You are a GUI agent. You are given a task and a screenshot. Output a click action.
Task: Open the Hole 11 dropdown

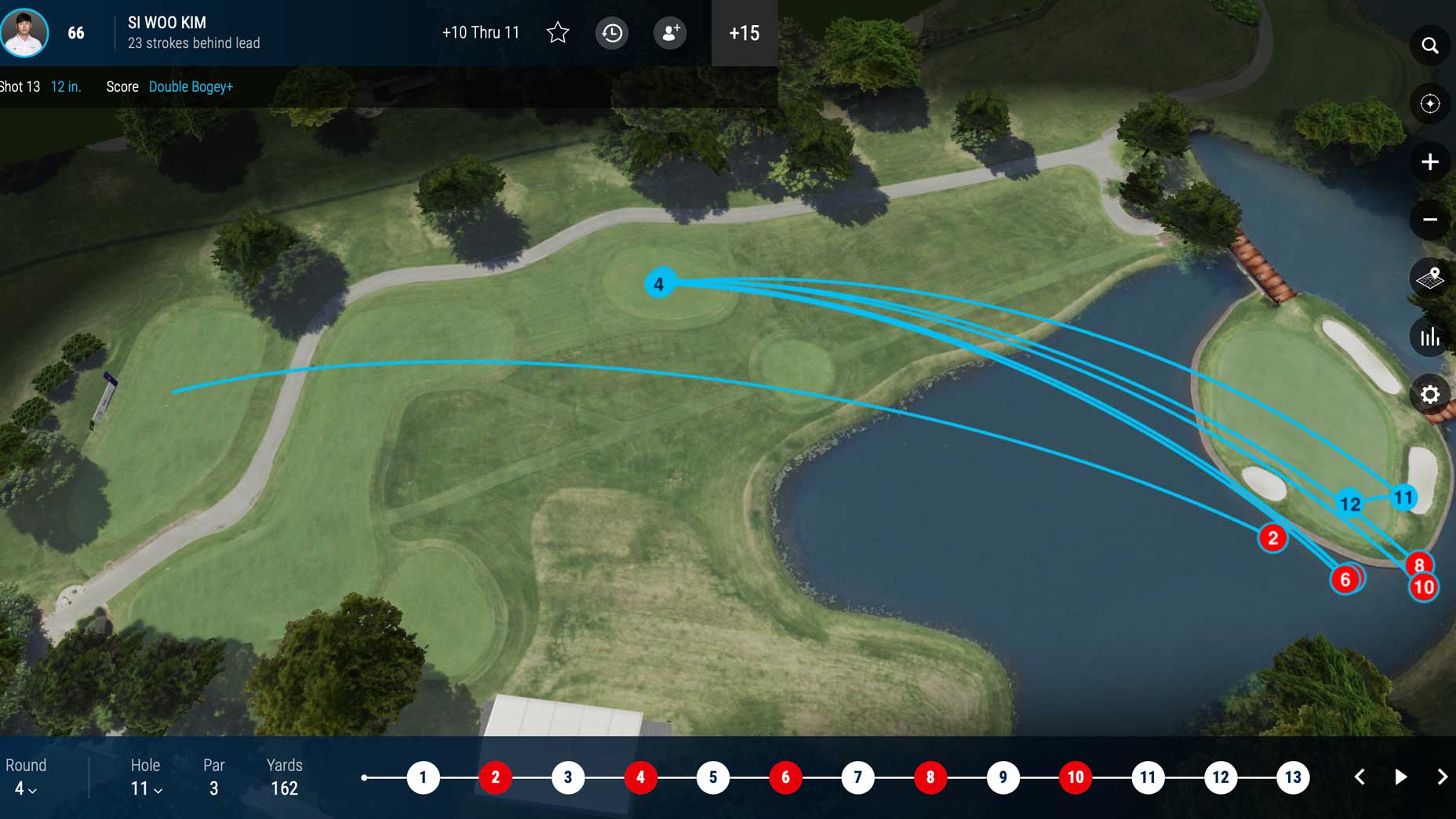[x=146, y=789]
